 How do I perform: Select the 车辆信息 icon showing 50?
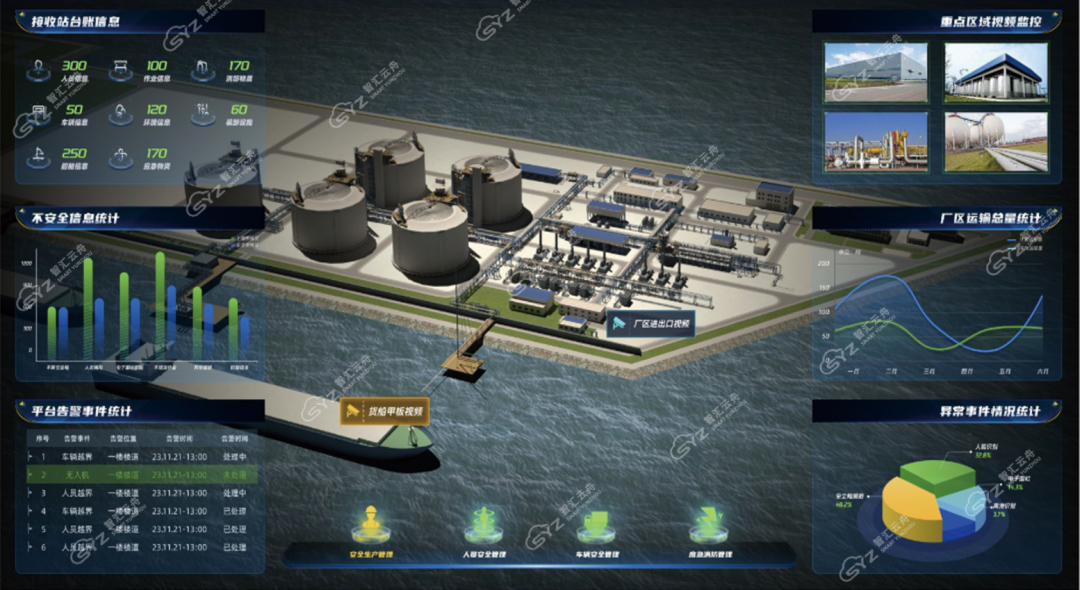pyautogui.click(x=40, y=114)
